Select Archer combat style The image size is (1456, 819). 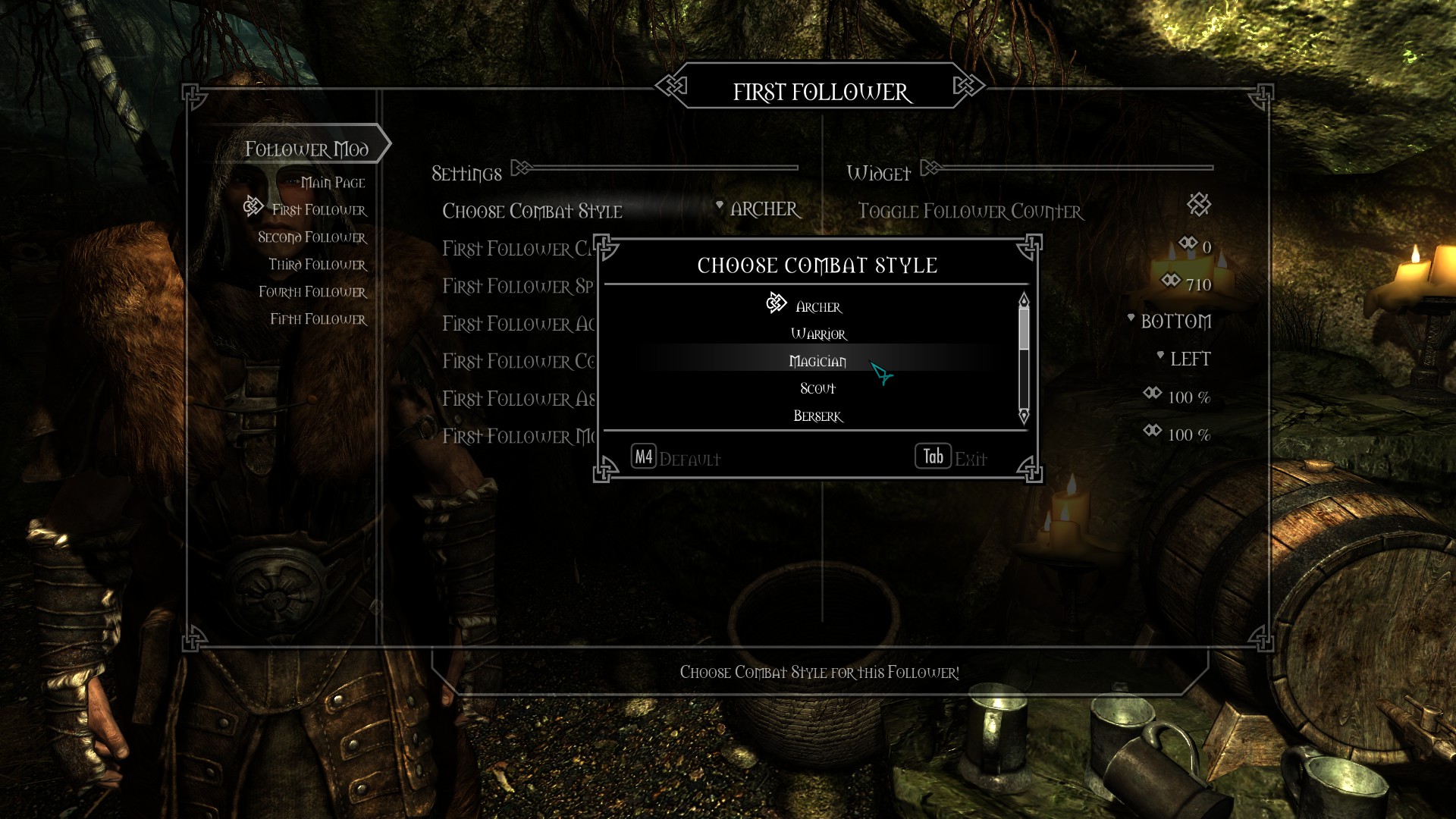coord(817,307)
